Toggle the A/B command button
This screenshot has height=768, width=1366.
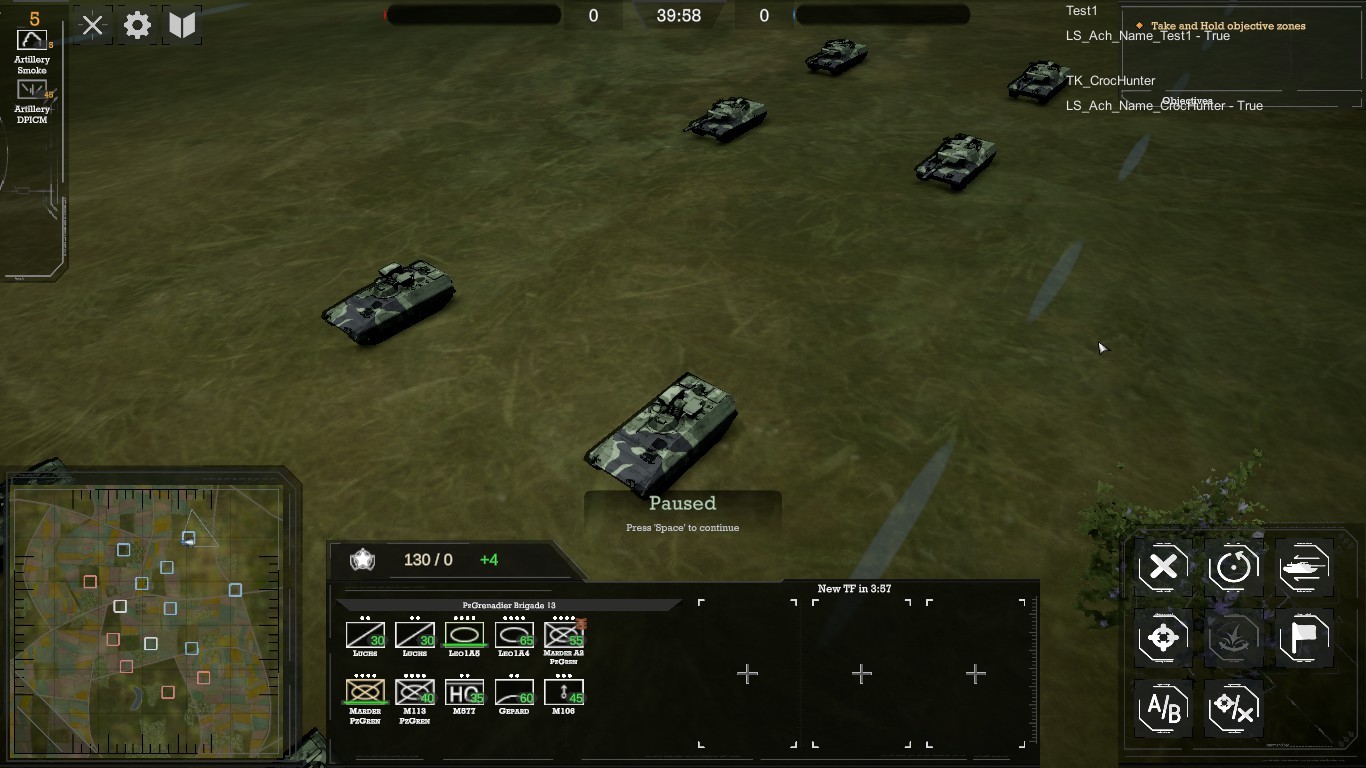pyautogui.click(x=1163, y=708)
